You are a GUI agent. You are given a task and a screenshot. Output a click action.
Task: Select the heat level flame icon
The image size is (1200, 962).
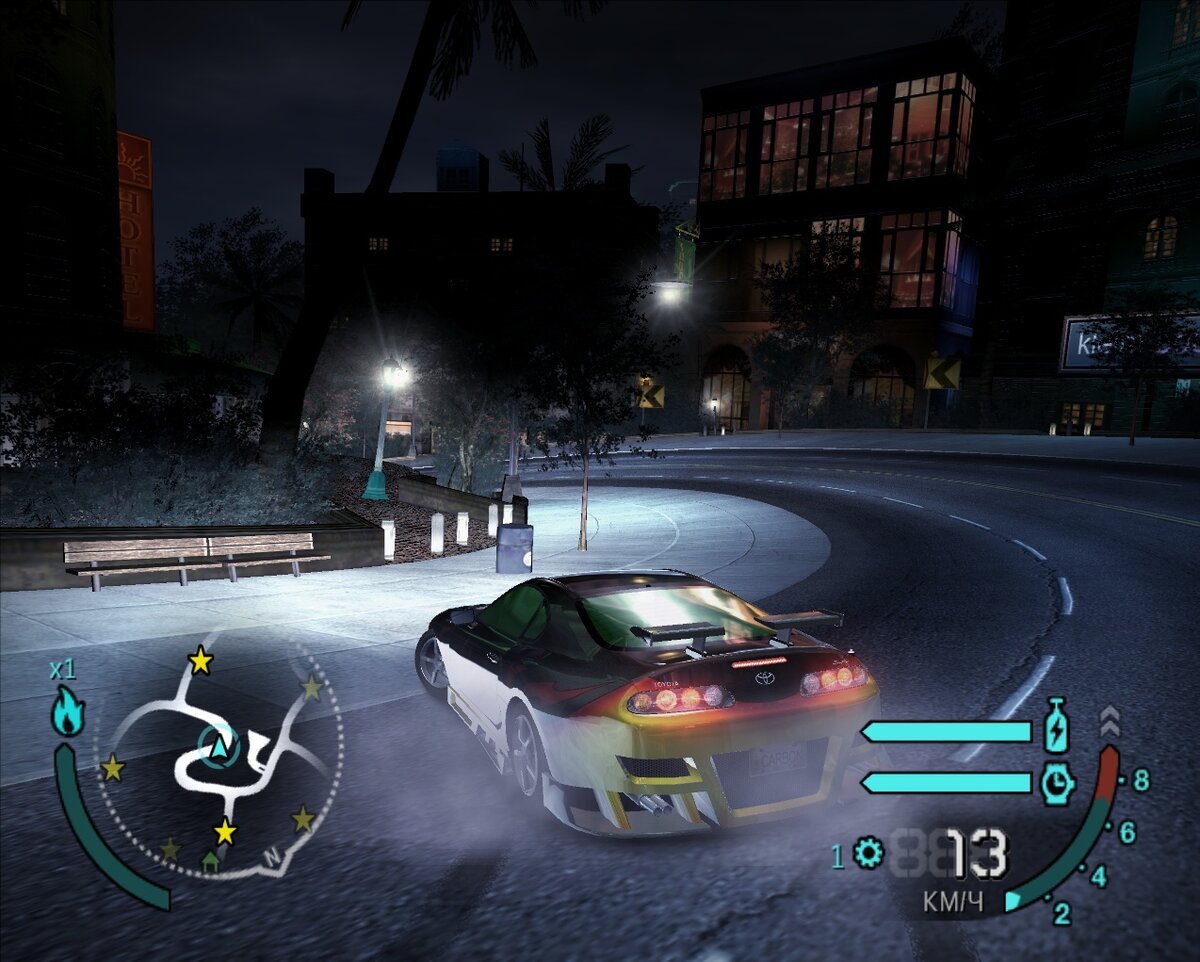tap(68, 711)
